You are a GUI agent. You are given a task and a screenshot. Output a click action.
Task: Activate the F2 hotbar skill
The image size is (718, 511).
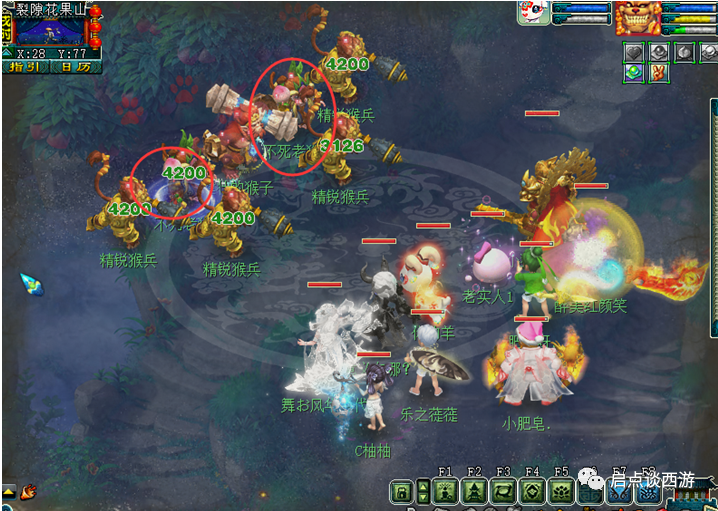pos(475,491)
